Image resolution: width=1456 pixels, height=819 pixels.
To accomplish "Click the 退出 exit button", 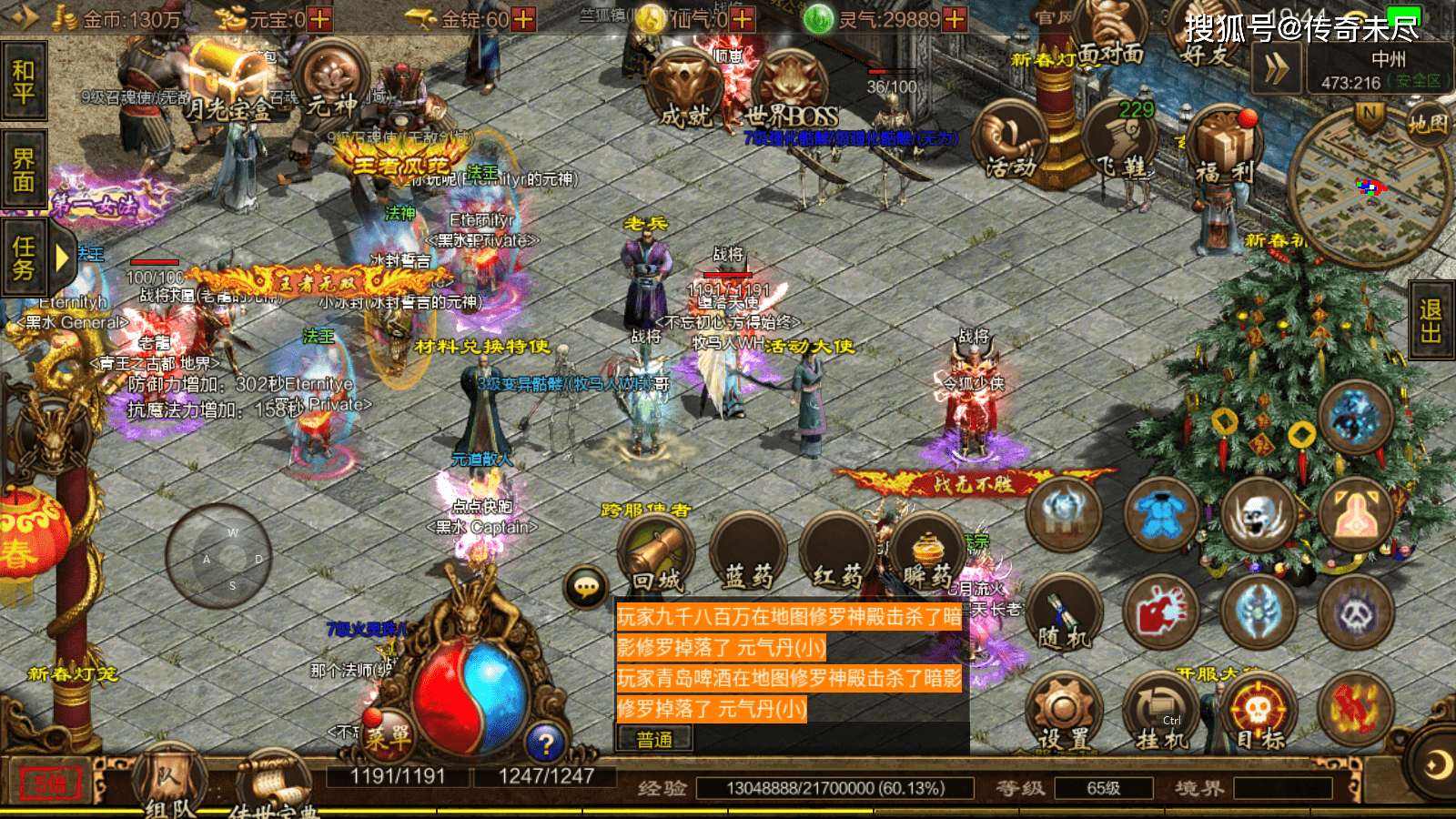I will (1431, 321).
